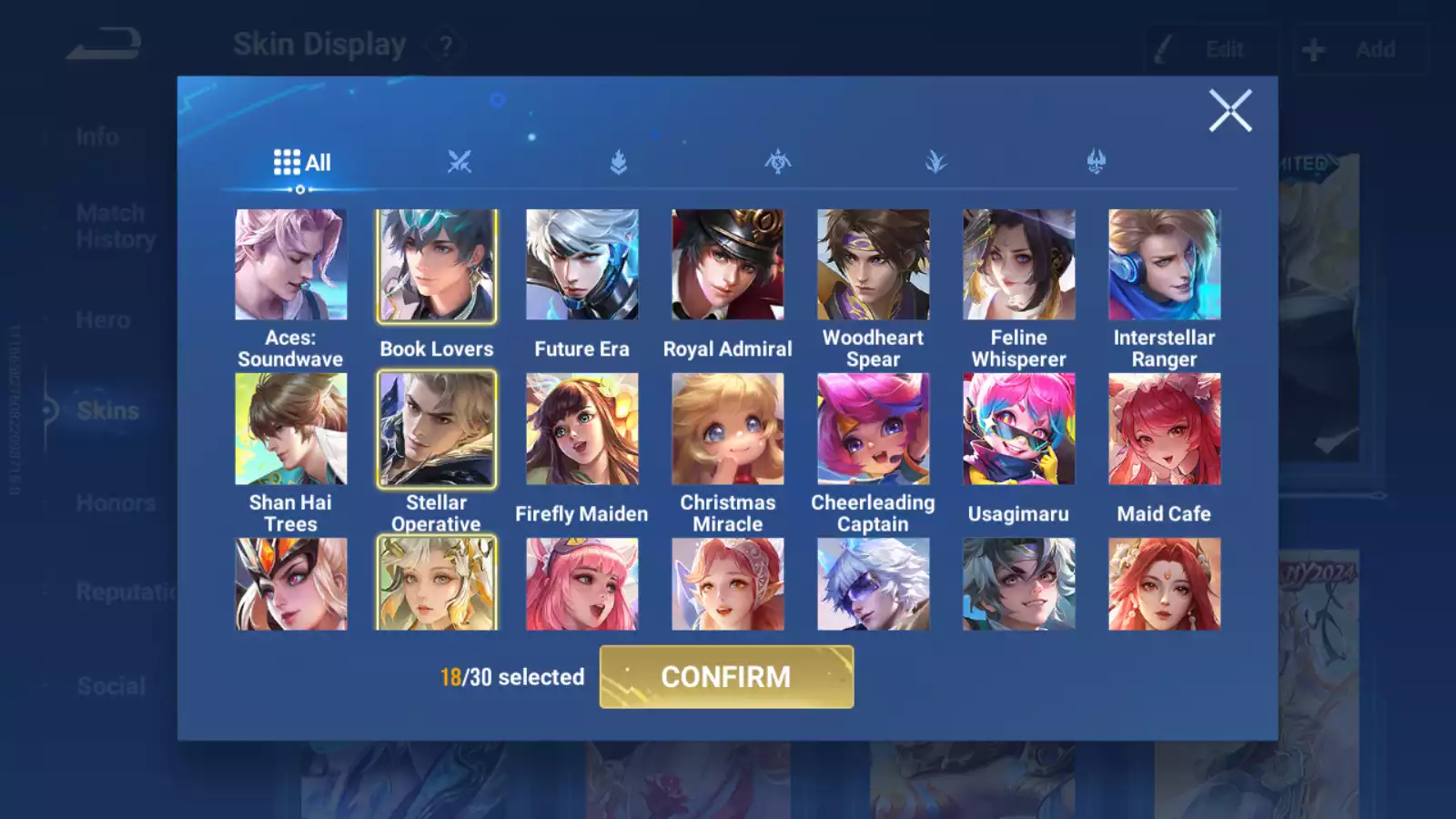Select the Cheerleading Captain skin

click(x=873, y=429)
